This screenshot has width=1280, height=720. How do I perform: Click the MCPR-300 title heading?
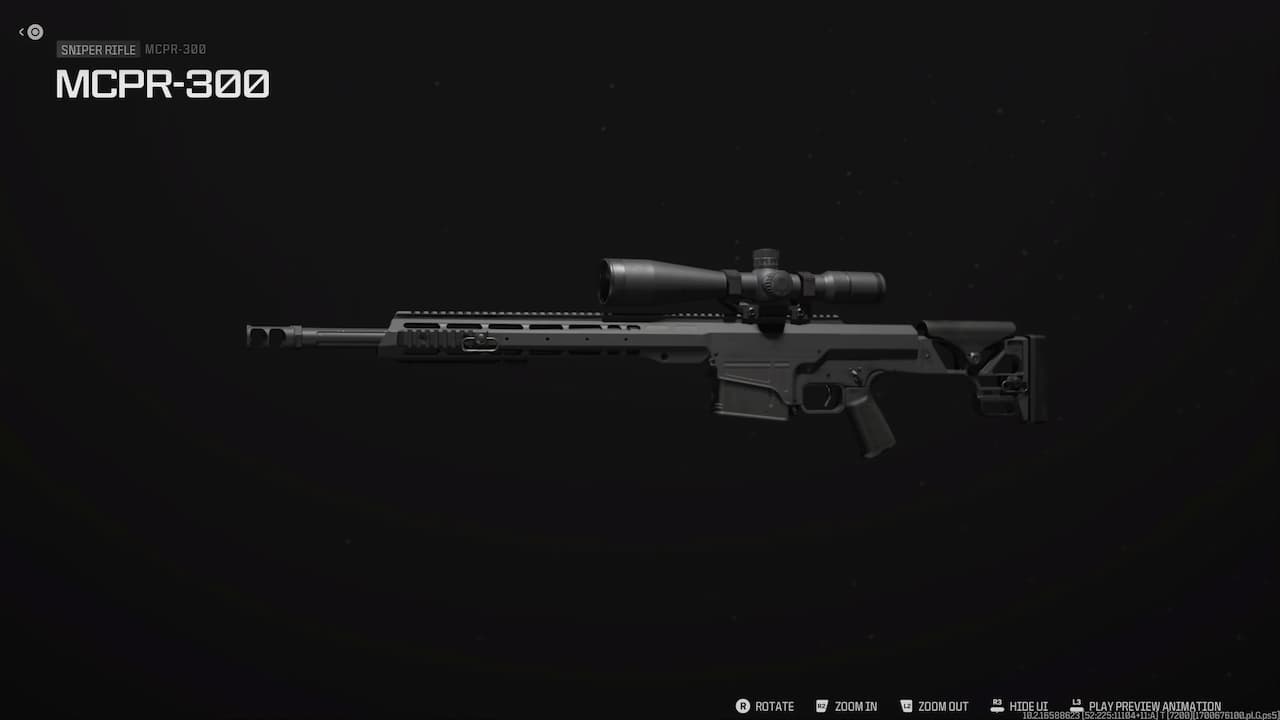coord(162,84)
